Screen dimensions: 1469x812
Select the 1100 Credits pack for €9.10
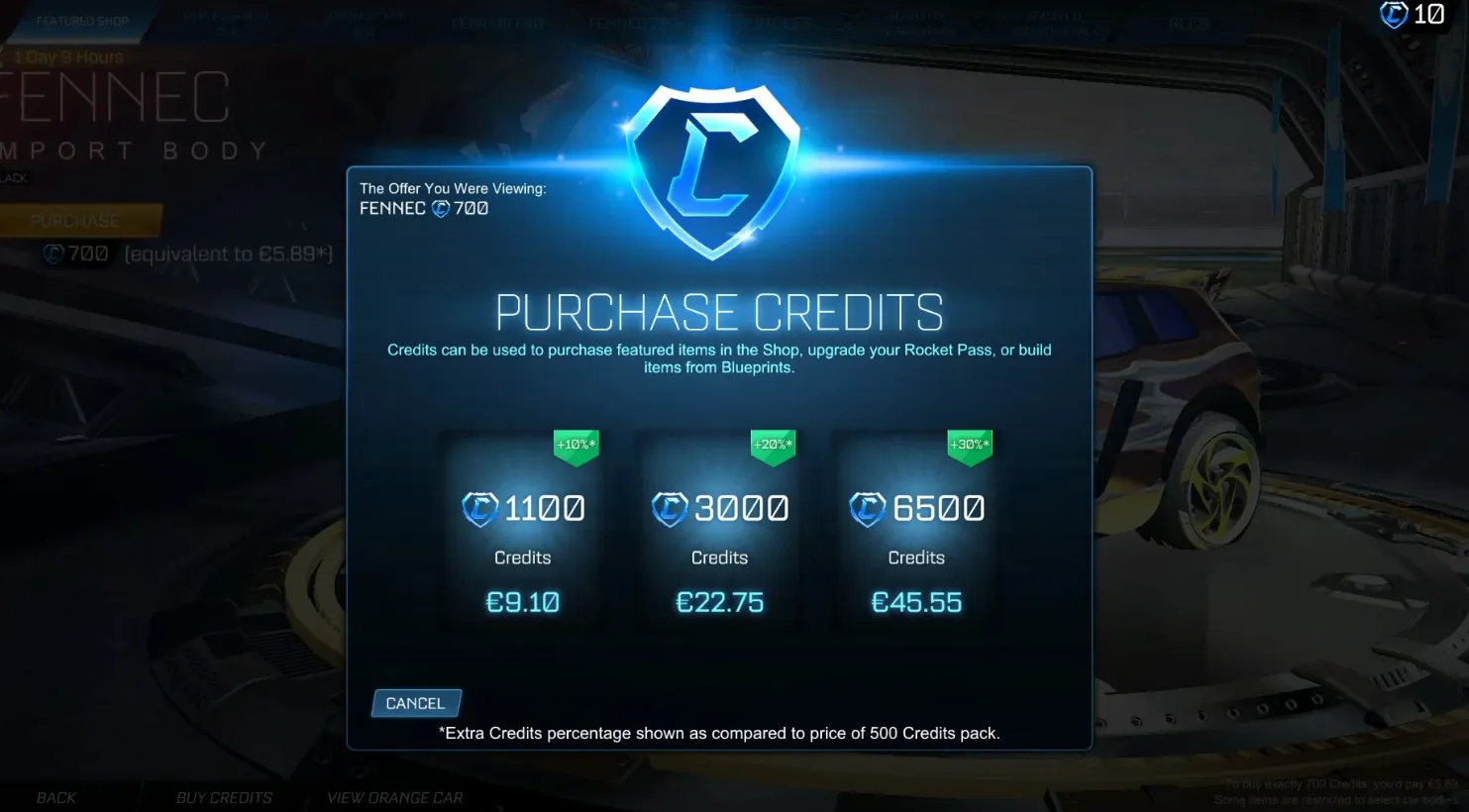pyautogui.click(x=522, y=530)
